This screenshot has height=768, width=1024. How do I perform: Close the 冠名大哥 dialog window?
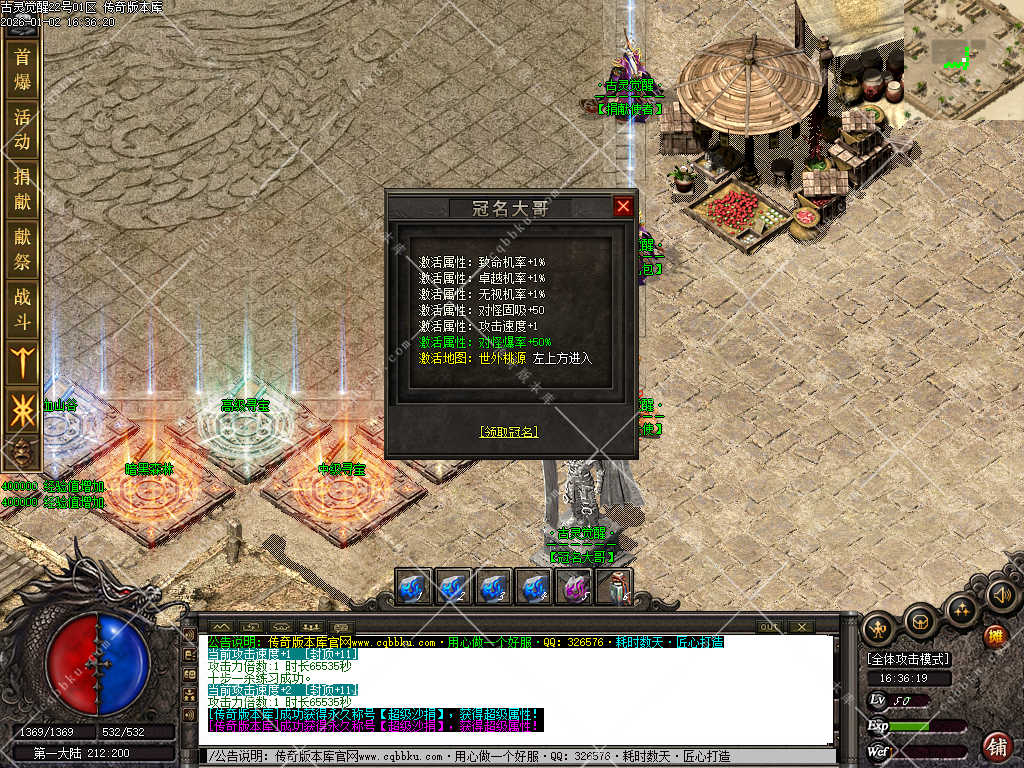(623, 207)
